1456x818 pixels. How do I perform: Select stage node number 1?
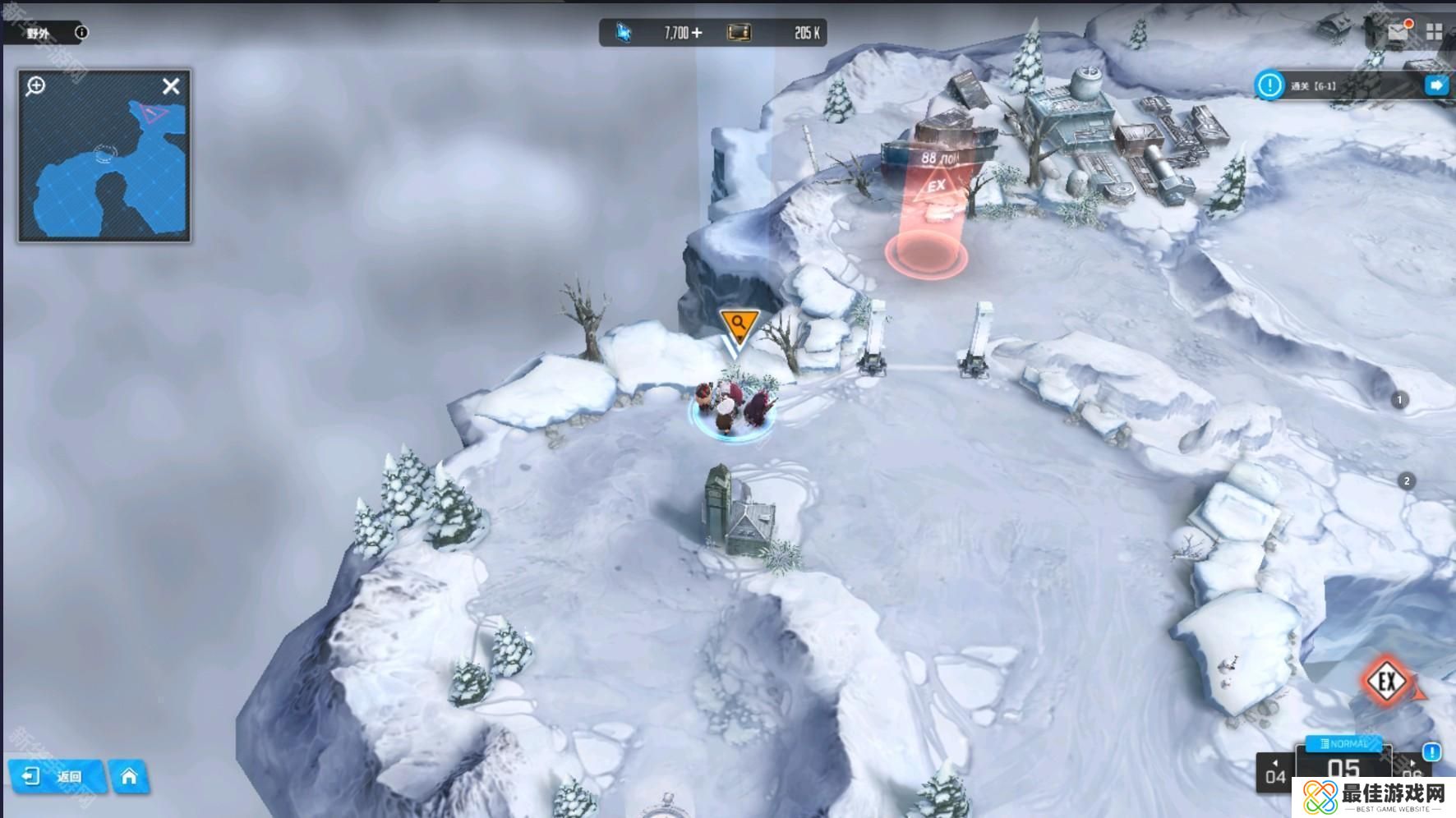(1399, 400)
